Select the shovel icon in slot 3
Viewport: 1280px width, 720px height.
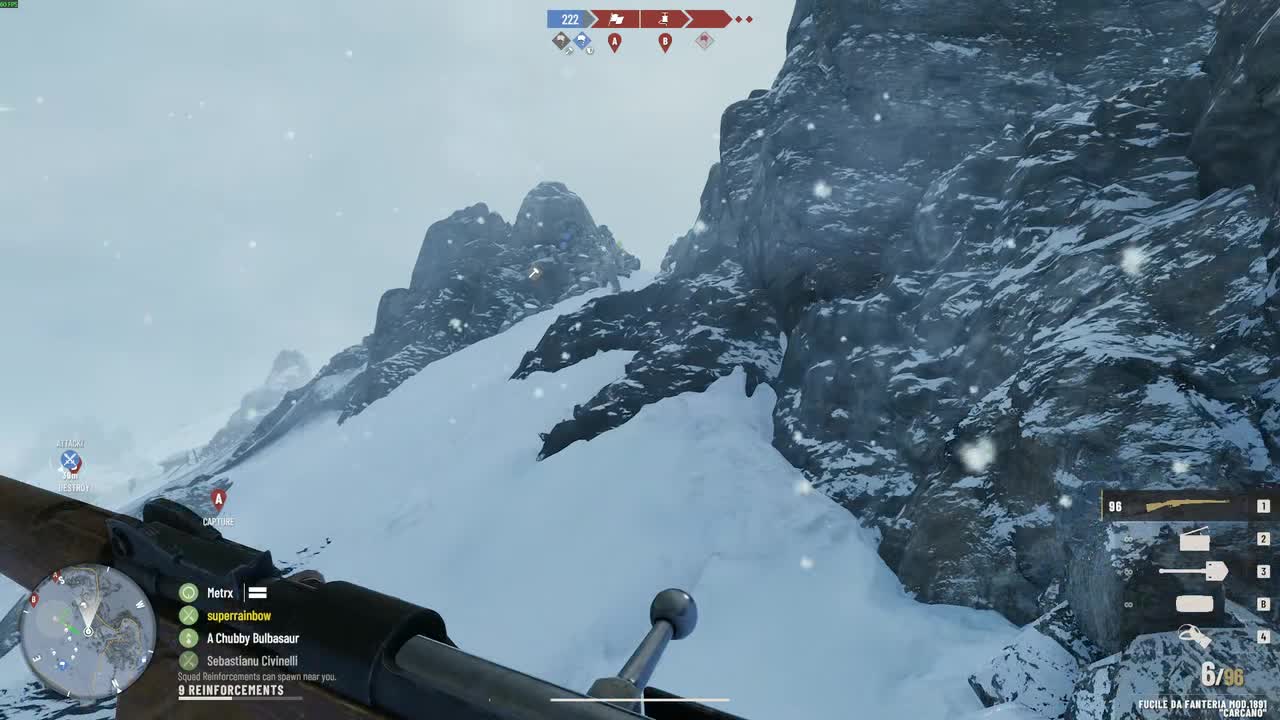coord(1193,571)
